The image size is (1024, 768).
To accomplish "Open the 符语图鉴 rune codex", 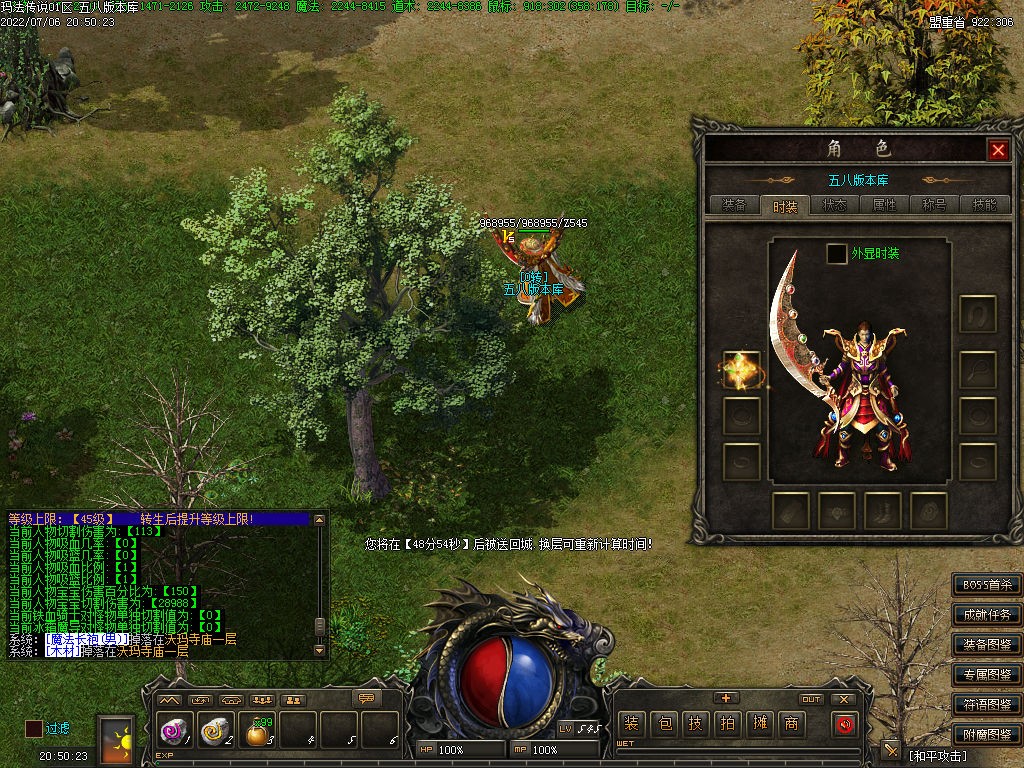I will [x=987, y=705].
